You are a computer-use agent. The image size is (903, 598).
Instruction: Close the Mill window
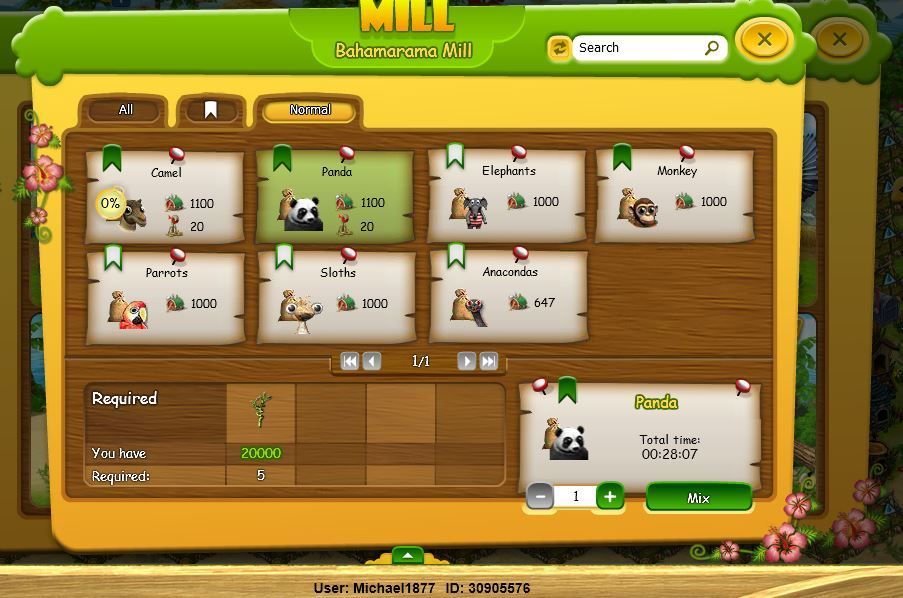click(764, 39)
